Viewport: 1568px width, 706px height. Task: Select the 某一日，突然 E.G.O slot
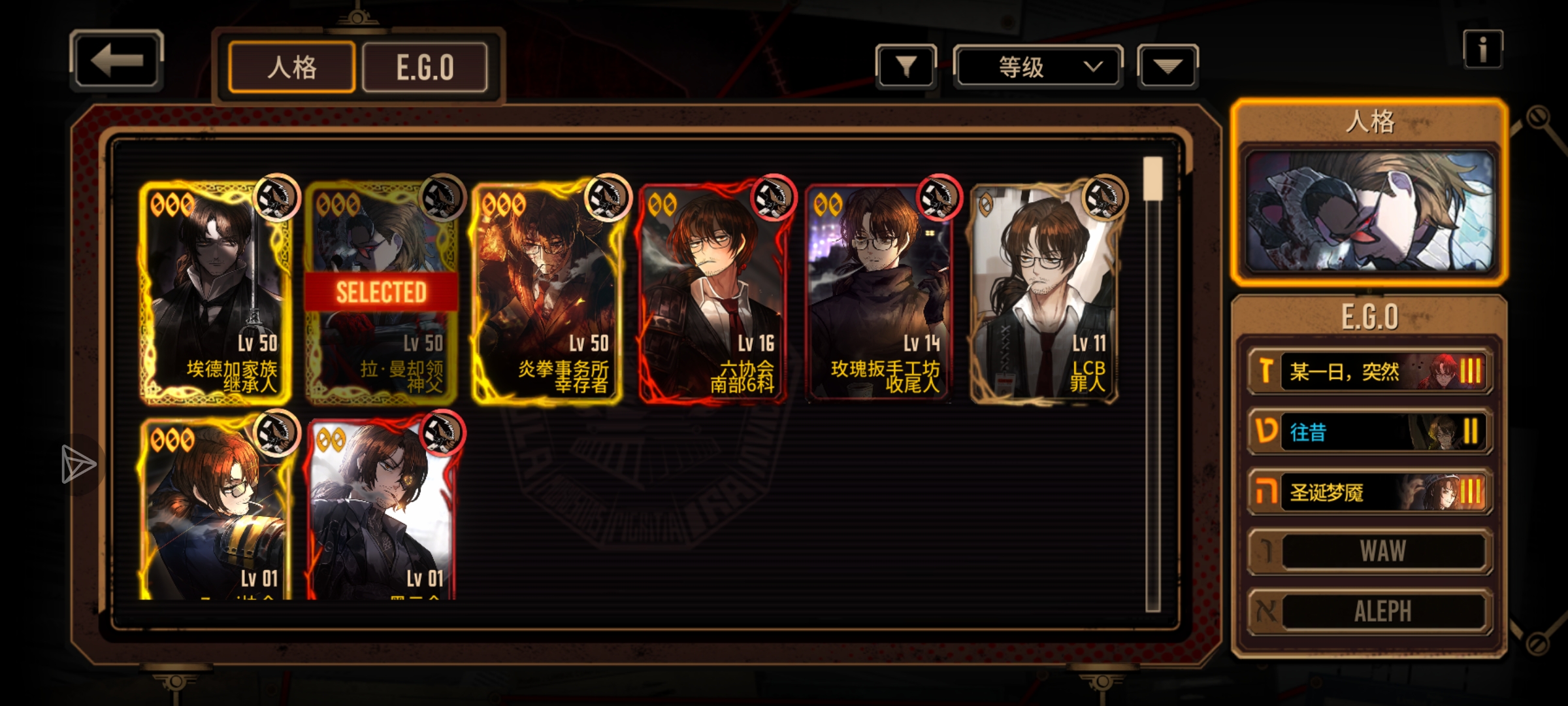pyautogui.click(x=1370, y=372)
